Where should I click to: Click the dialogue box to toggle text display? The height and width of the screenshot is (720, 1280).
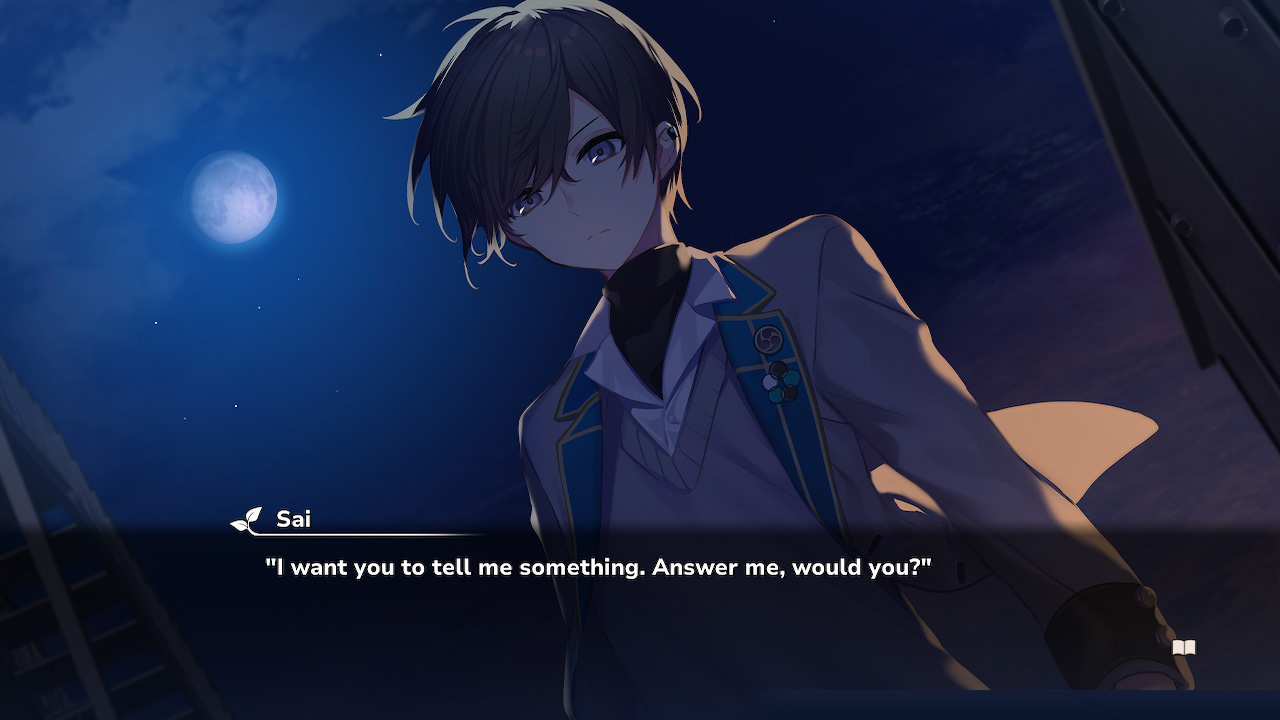coord(640,600)
